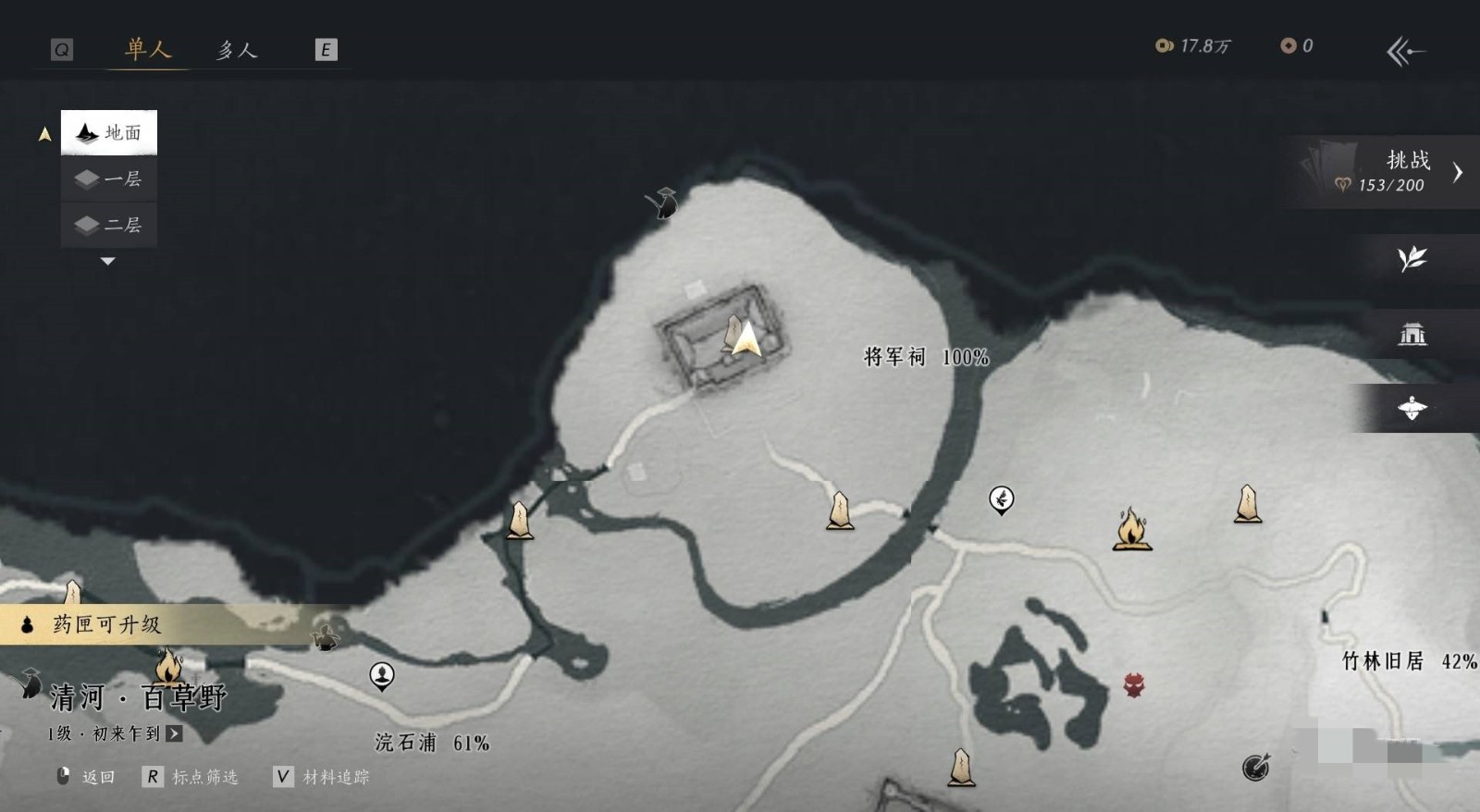Image resolution: width=1480 pixels, height=812 pixels.
Task: Click the 返回 return button
Action: coord(86,777)
